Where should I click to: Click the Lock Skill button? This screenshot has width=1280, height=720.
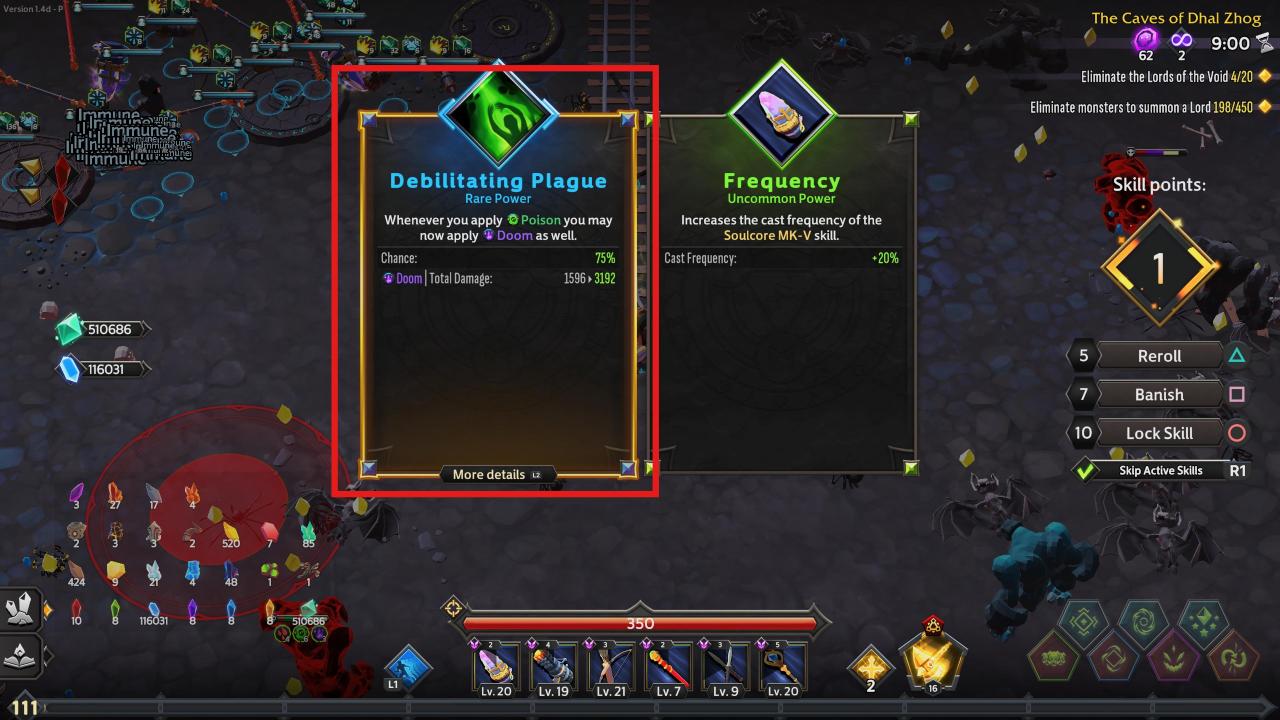[1159, 433]
